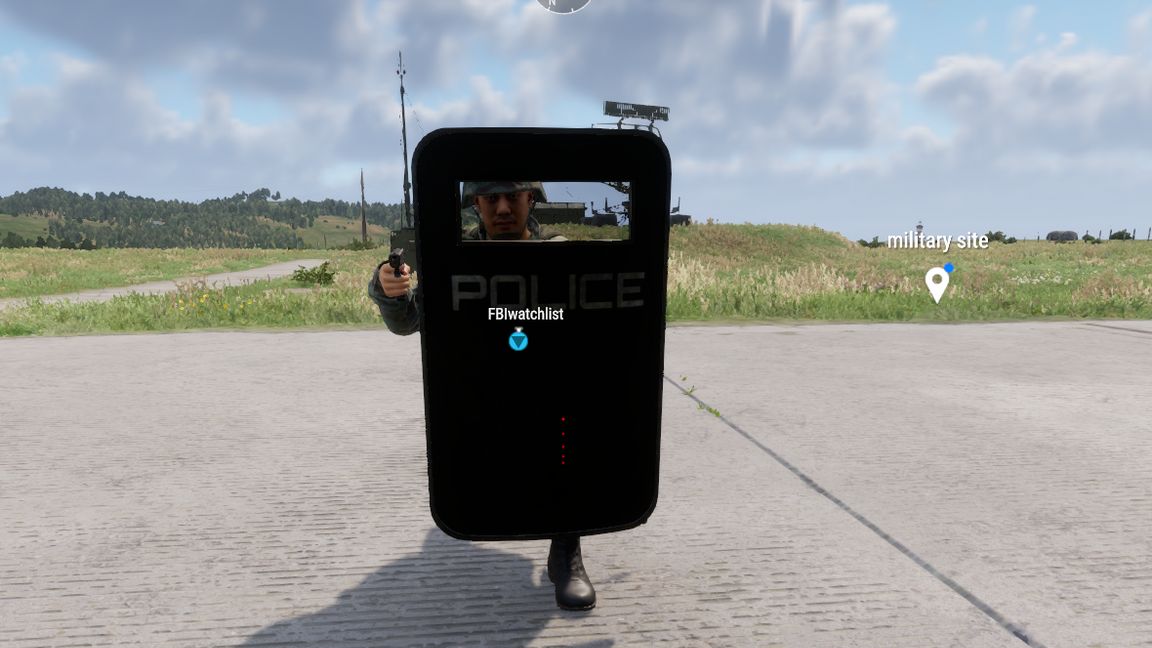Click the military site map pin marker

coord(937,282)
